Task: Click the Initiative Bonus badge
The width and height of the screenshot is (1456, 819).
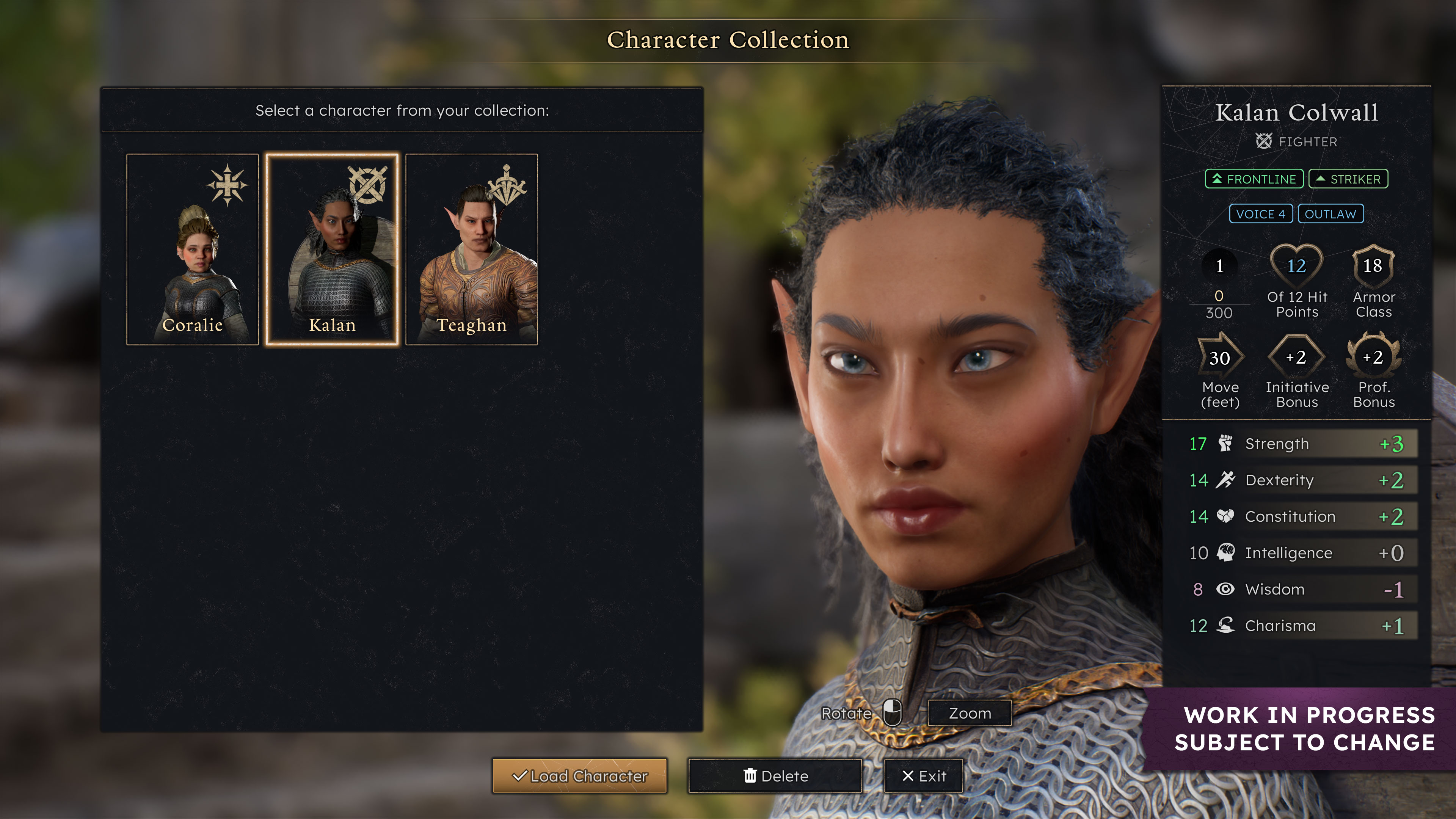Action: pyautogui.click(x=1296, y=357)
